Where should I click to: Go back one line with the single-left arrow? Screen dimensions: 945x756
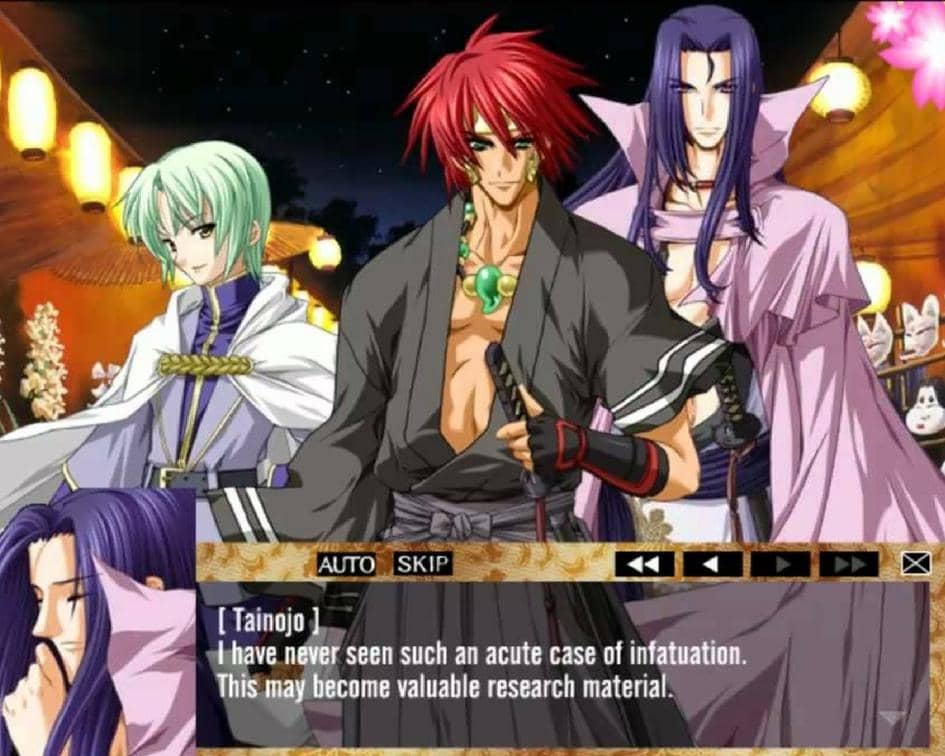pyautogui.click(x=713, y=564)
